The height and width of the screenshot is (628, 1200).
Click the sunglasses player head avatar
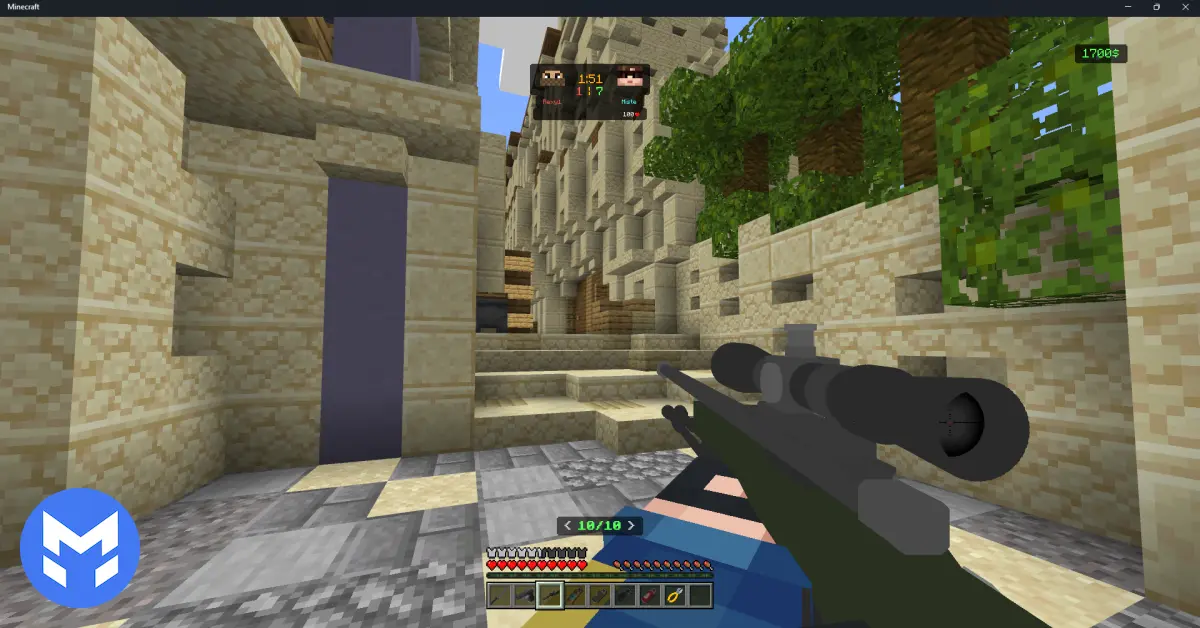click(628, 78)
